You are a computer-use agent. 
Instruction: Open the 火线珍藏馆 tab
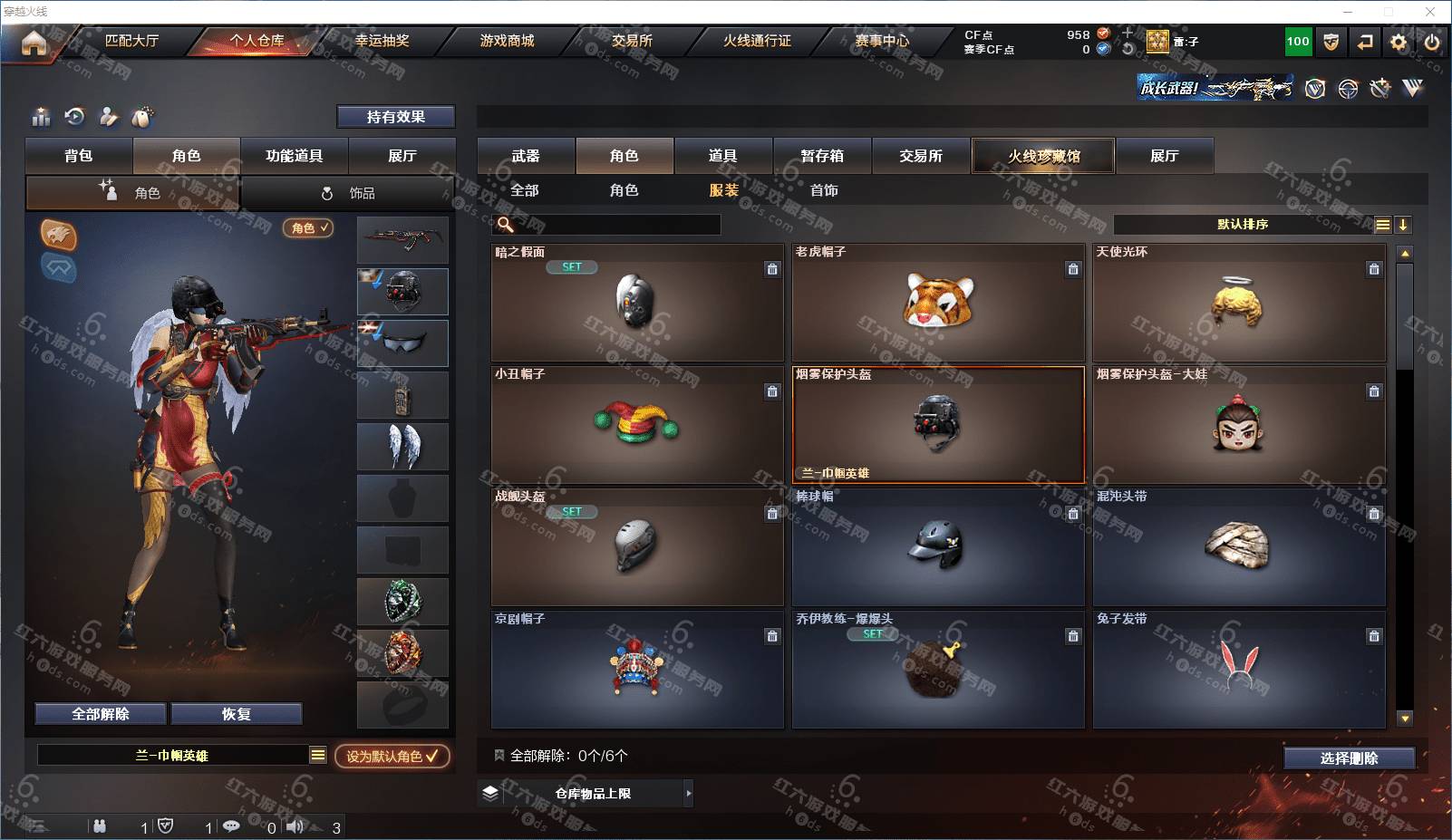click(1043, 156)
